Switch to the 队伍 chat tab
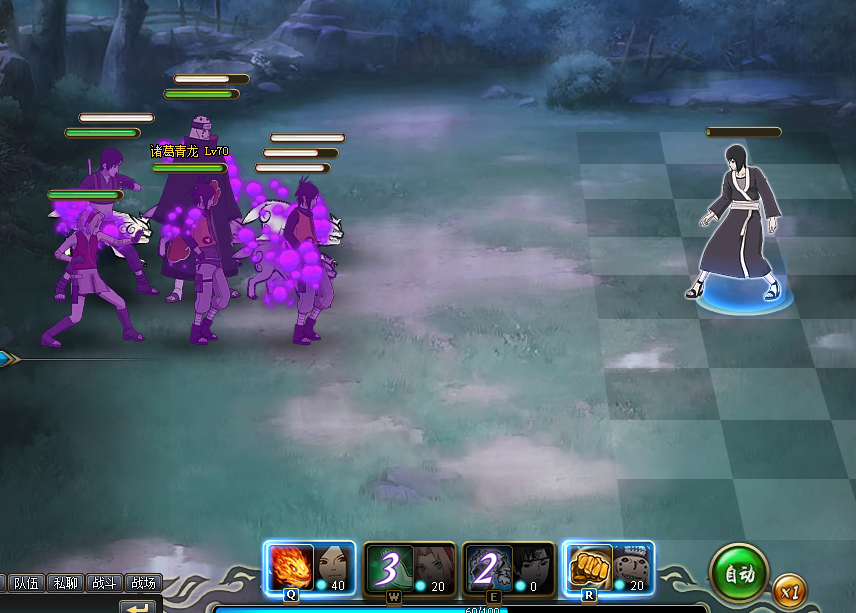This screenshot has width=856, height=613. [x=26, y=583]
